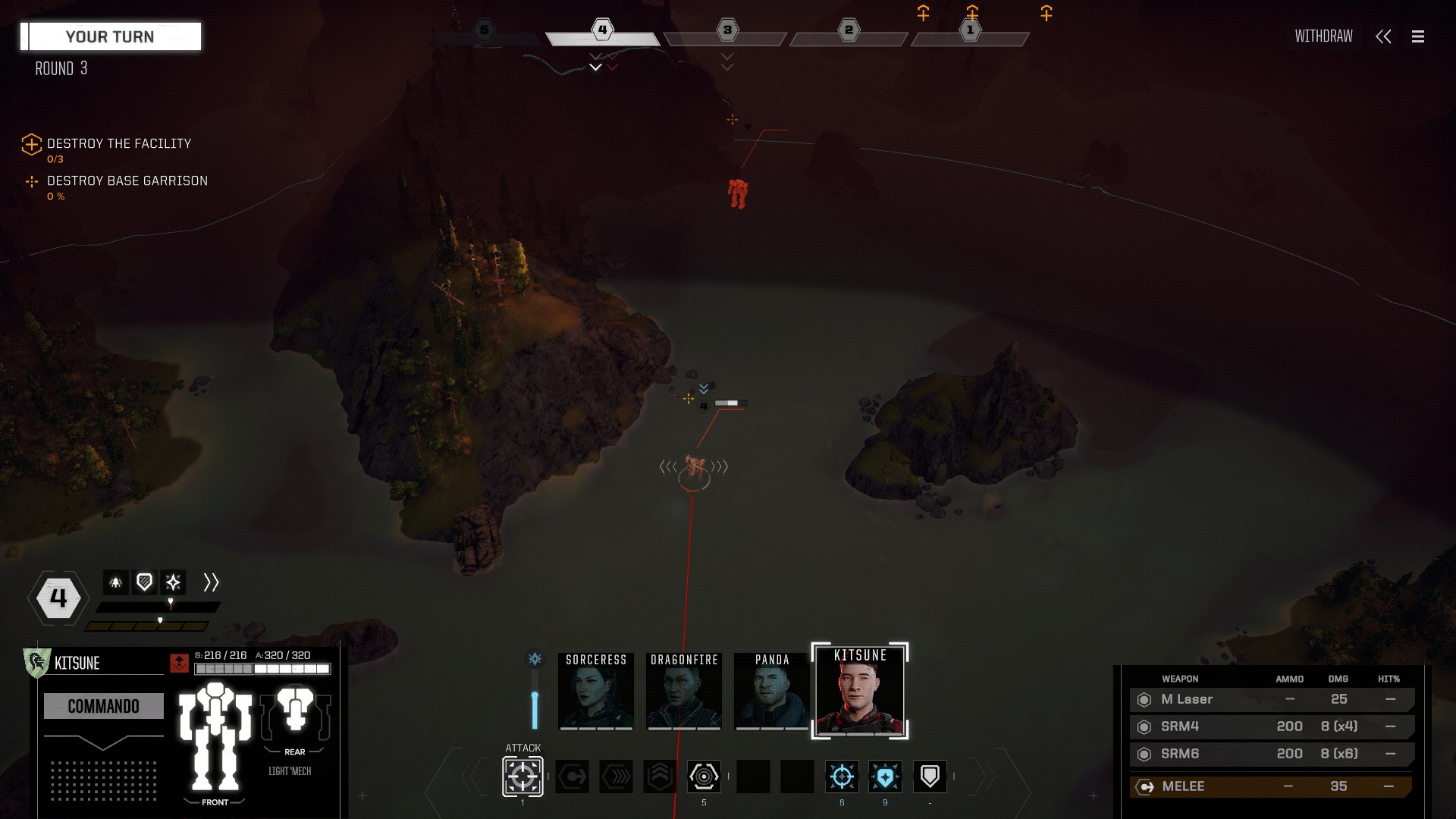
Task: Use the blue crosshair Precision Strike ability
Action: pos(842,777)
